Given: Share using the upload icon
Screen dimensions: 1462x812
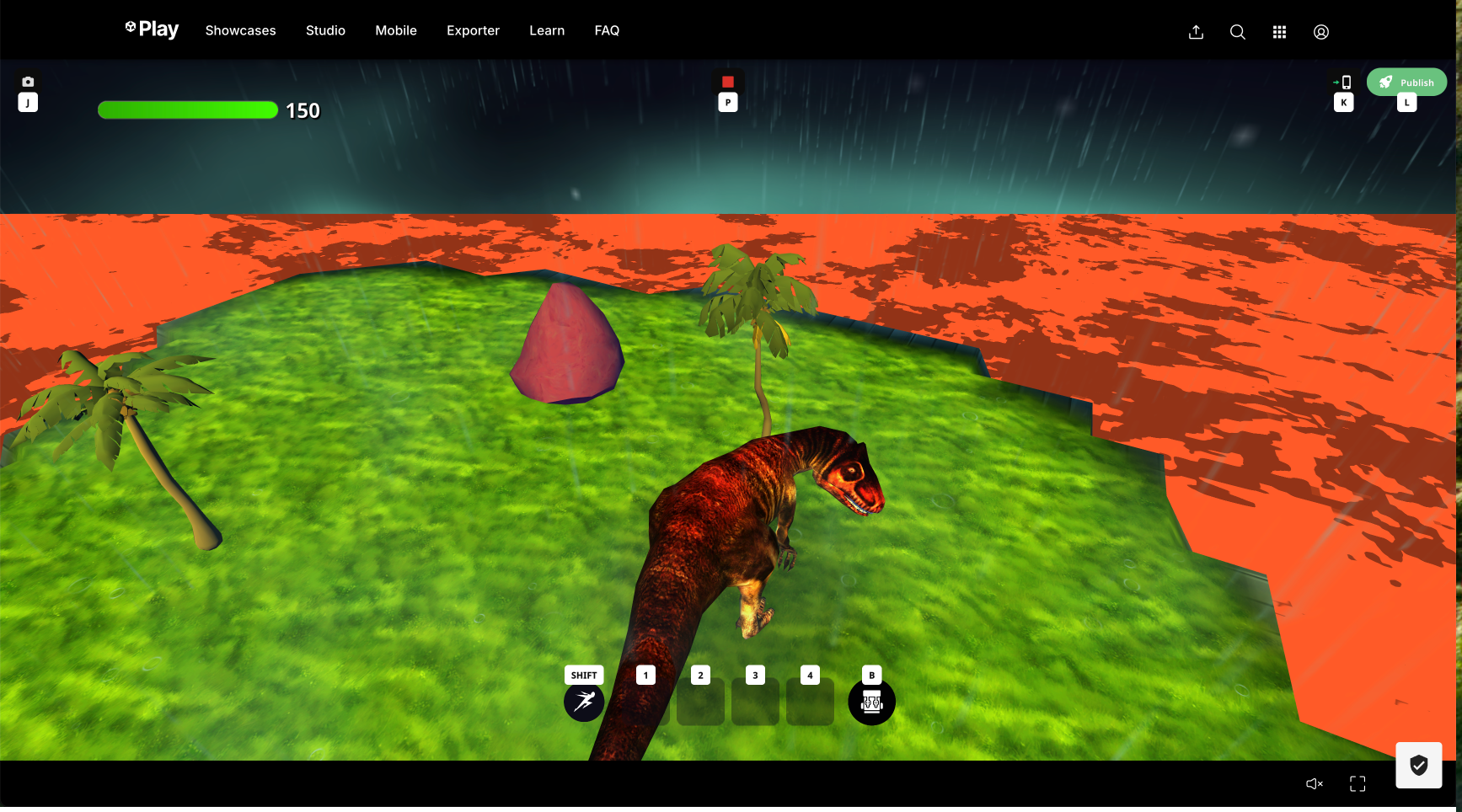Looking at the screenshot, I should (1196, 32).
